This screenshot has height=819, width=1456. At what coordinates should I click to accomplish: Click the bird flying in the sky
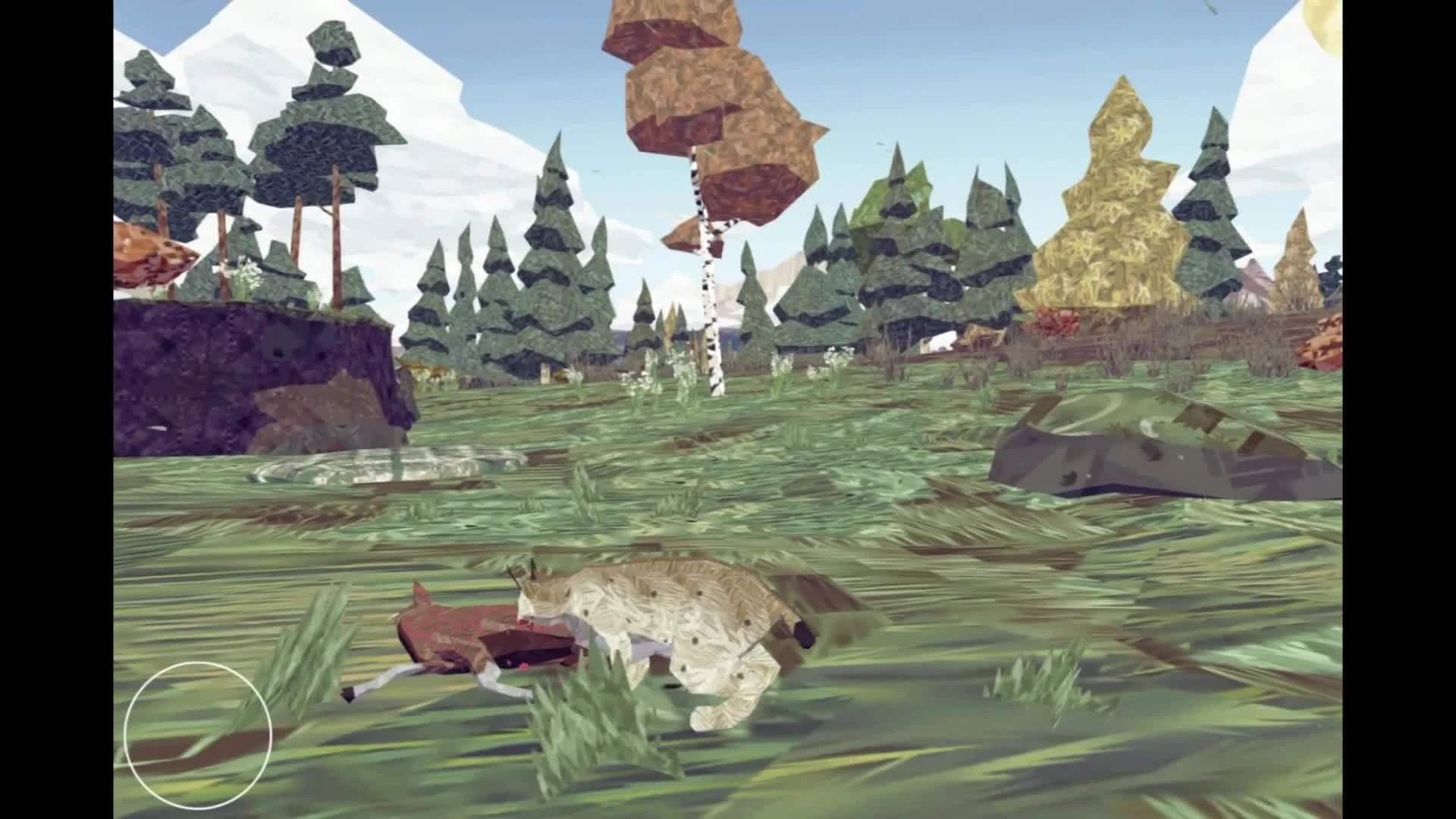pyautogui.click(x=880, y=144)
